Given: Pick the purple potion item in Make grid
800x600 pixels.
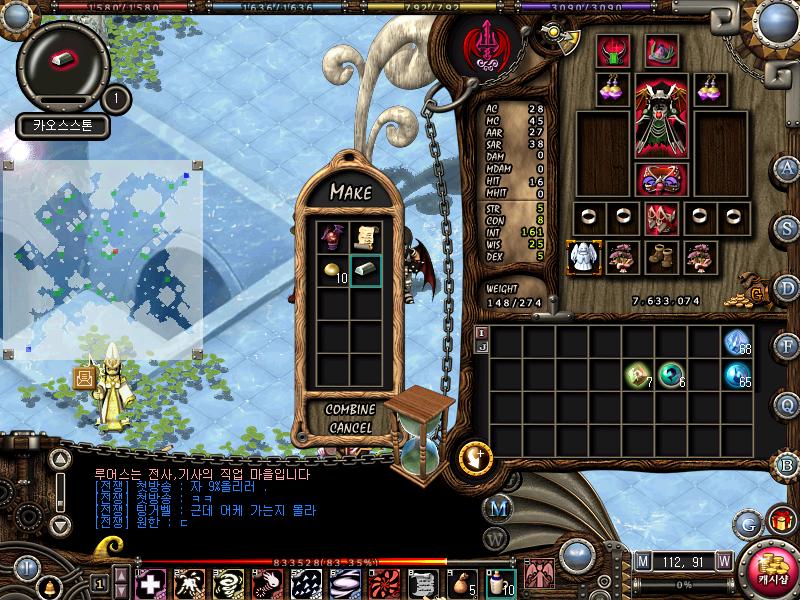Looking at the screenshot, I should 333,237.
